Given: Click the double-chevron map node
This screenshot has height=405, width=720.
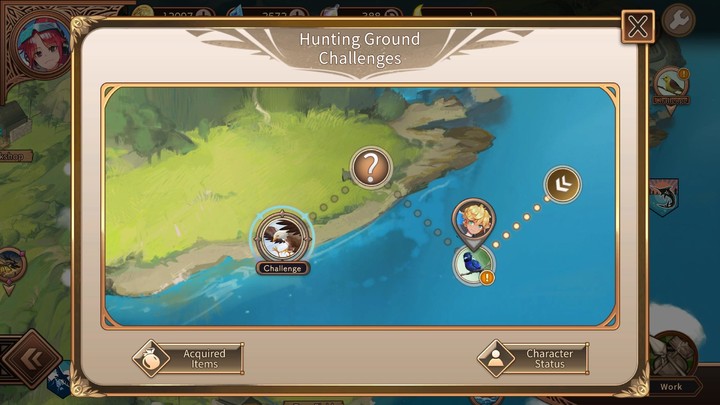Looking at the screenshot, I should [562, 182].
